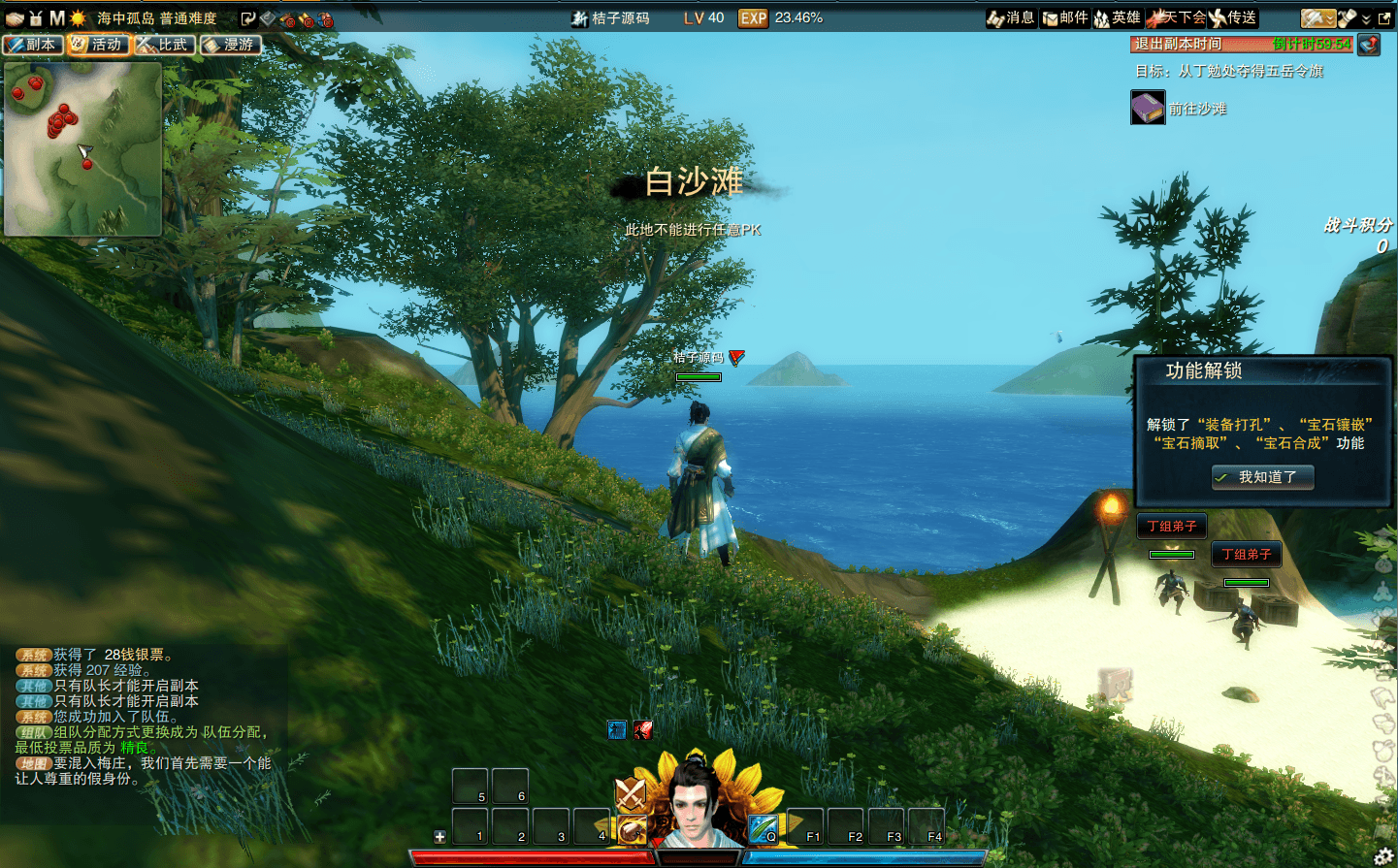Check the 邮件 mailbox
1398x868 pixels.
click(1065, 17)
